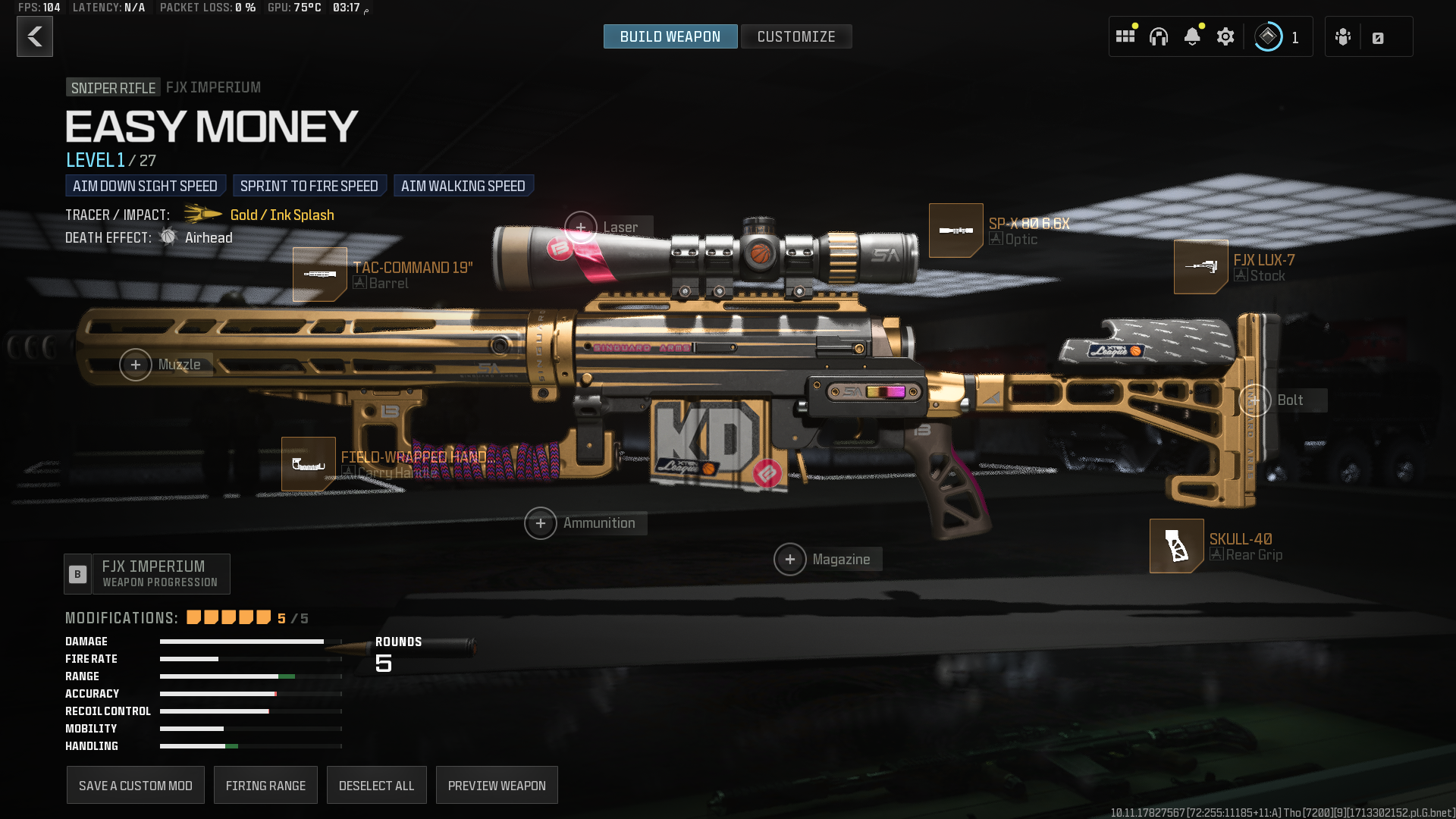Choose the Bolt attachment slot
Image resolution: width=1456 pixels, height=819 pixels.
point(1255,400)
